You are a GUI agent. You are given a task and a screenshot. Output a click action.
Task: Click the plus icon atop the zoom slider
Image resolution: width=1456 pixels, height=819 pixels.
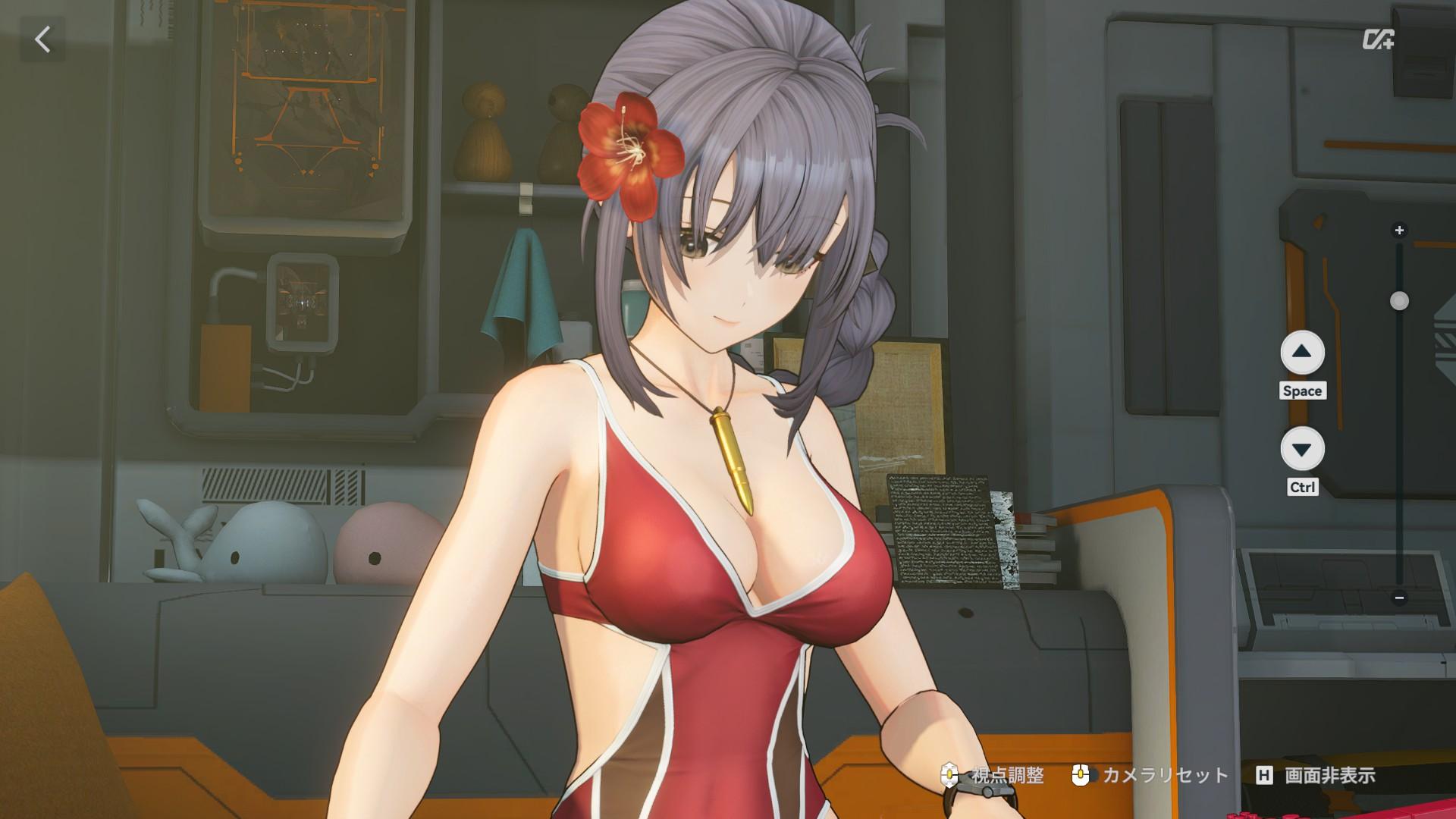click(x=1399, y=229)
